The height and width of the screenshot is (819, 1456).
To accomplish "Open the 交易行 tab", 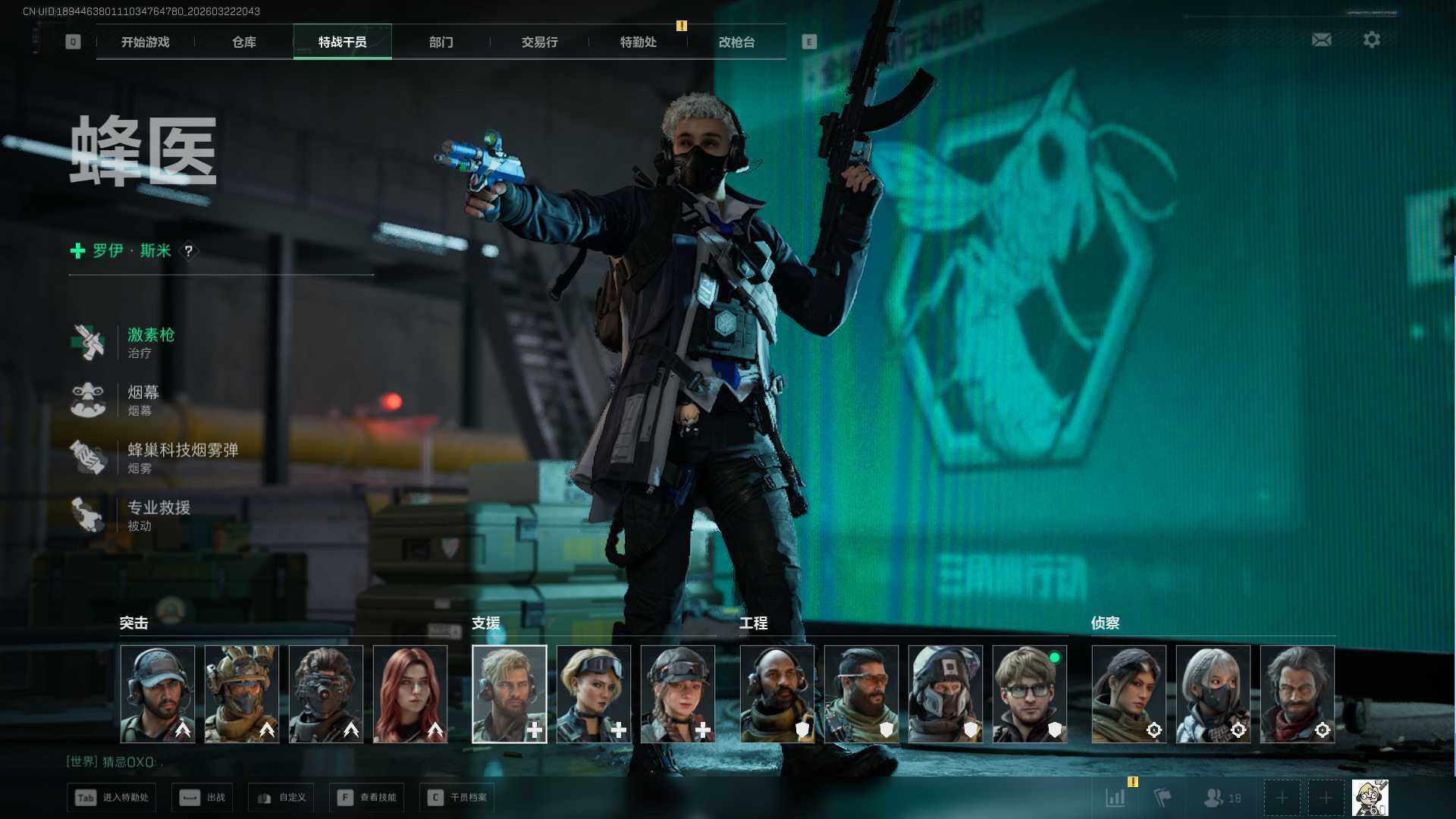I will pos(539,42).
